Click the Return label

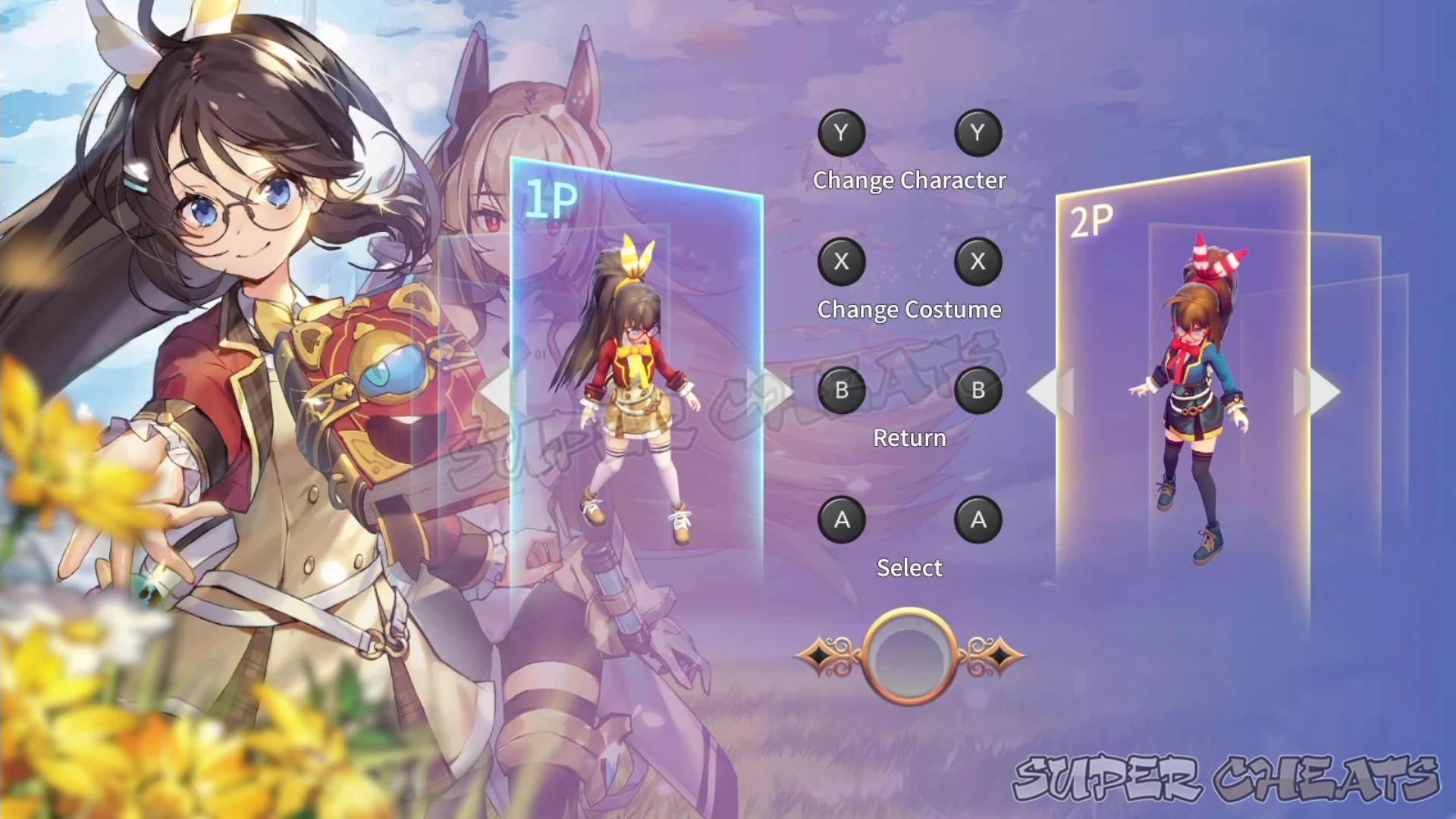tap(908, 438)
